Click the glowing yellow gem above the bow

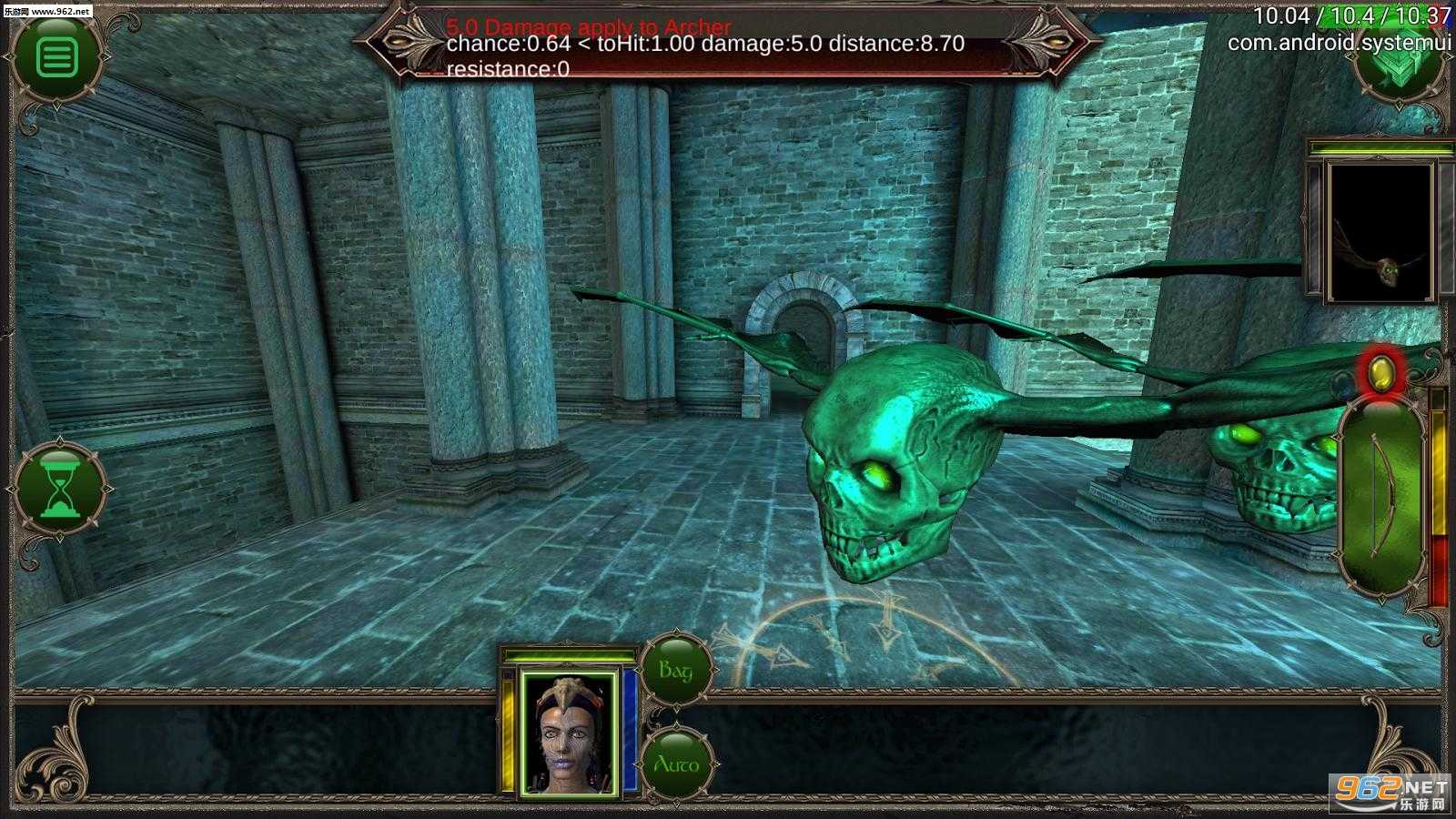pos(1381,371)
